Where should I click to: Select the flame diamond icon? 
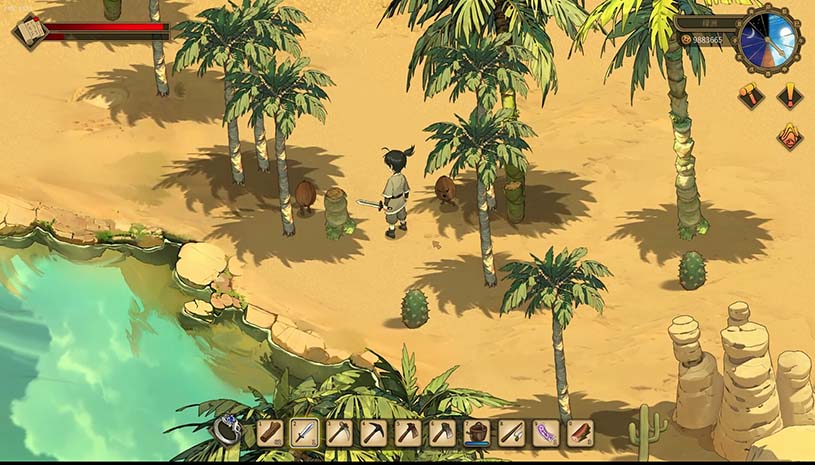tap(790, 135)
